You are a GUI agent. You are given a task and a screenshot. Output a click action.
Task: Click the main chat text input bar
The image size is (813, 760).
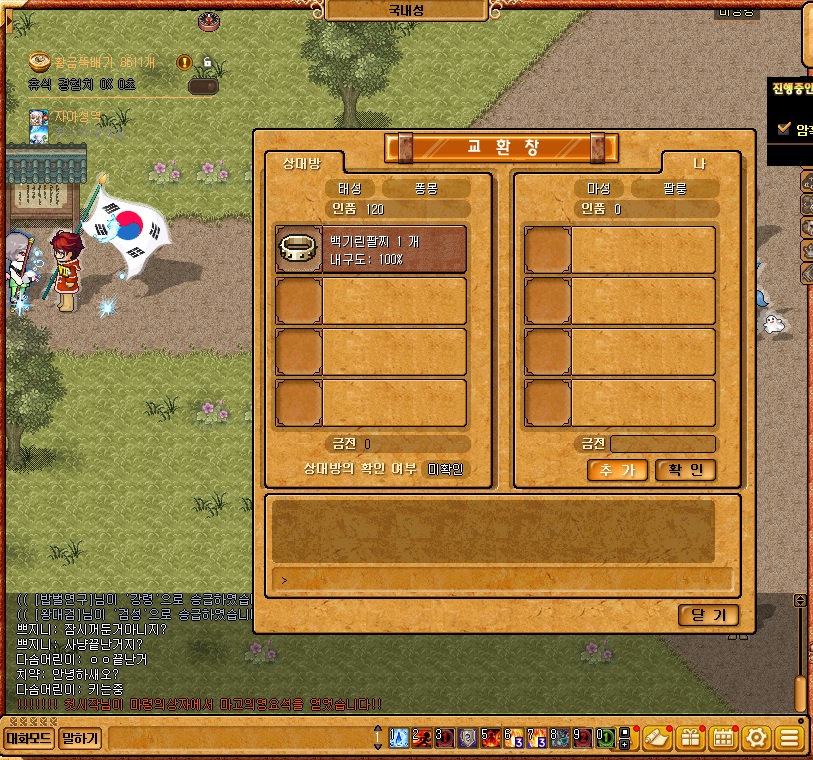[238, 739]
